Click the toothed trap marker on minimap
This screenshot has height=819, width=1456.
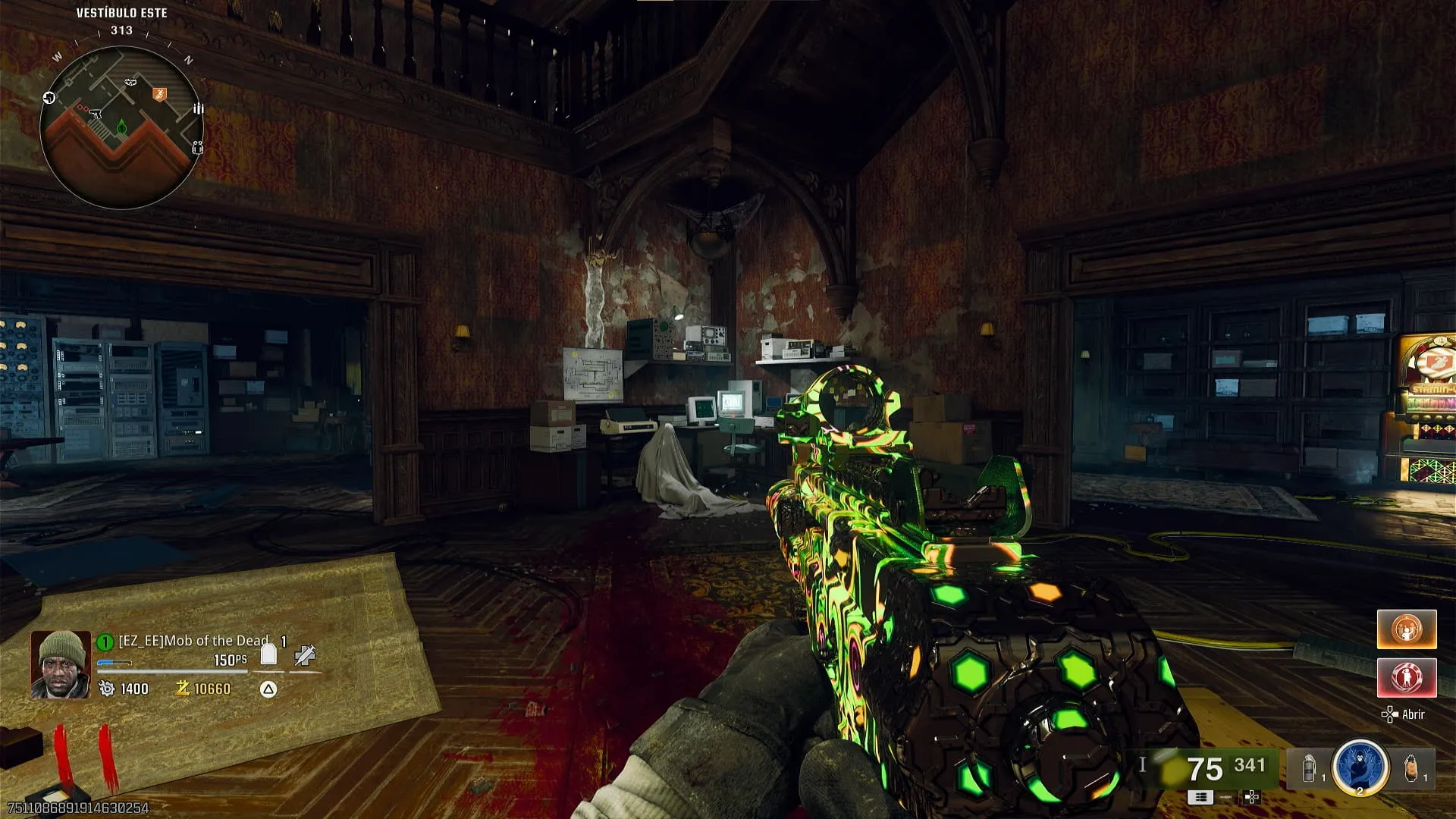(x=130, y=81)
